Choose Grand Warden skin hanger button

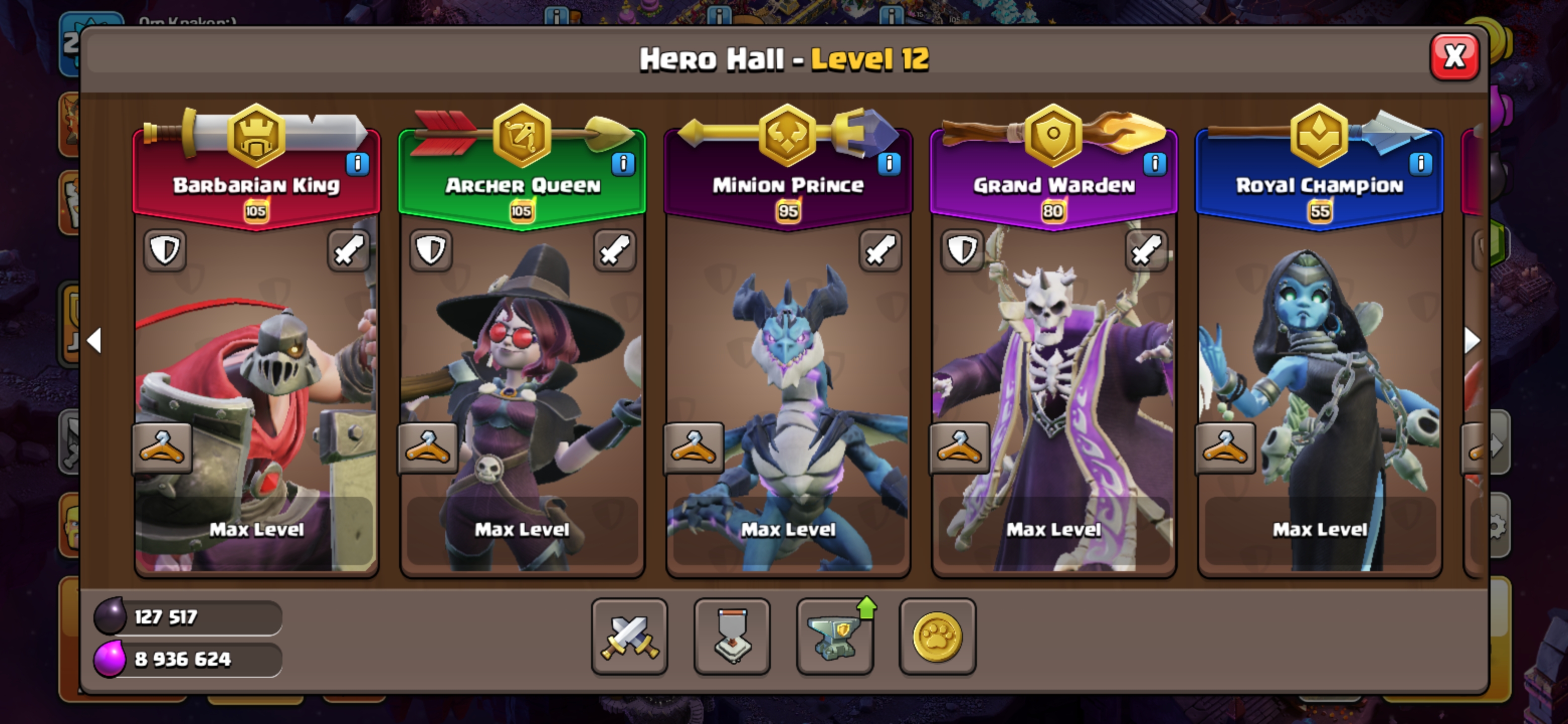click(959, 448)
